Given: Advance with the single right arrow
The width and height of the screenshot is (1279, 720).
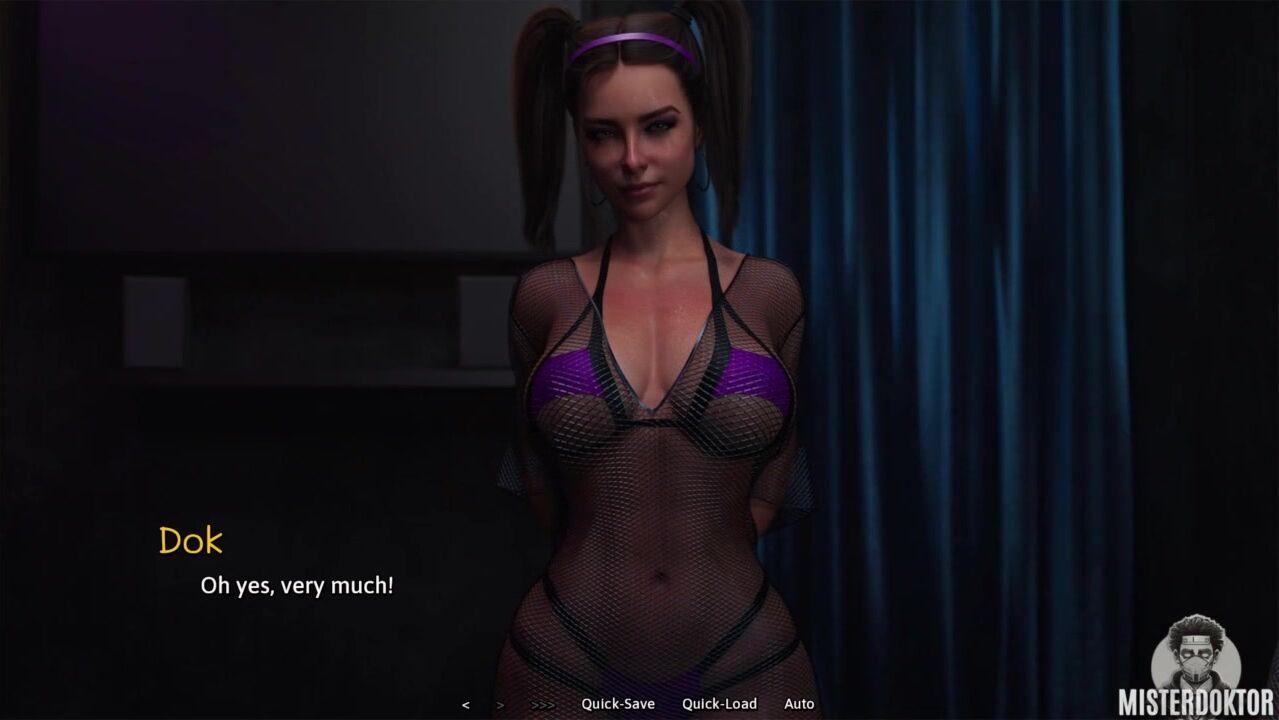Looking at the screenshot, I should [x=500, y=705].
